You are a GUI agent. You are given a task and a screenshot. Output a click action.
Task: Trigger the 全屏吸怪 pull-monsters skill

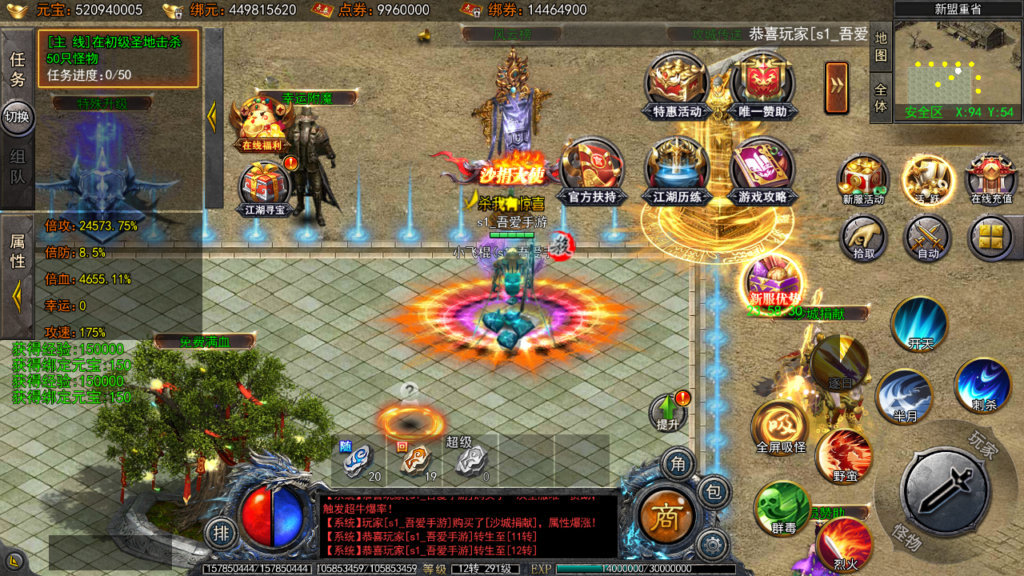[x=780, y=425]
